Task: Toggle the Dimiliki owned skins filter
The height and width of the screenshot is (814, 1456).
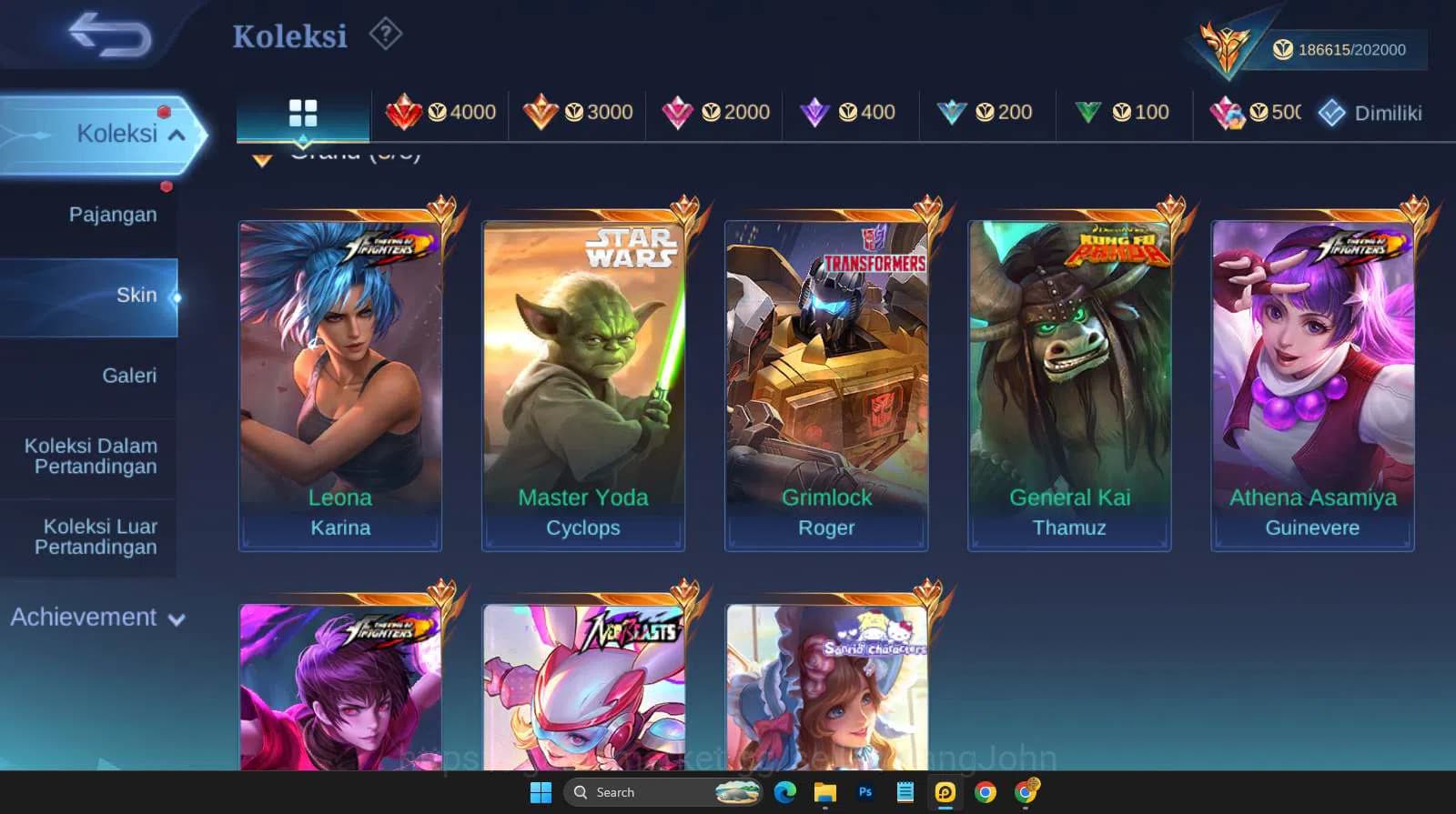Action: [1370, 113]
